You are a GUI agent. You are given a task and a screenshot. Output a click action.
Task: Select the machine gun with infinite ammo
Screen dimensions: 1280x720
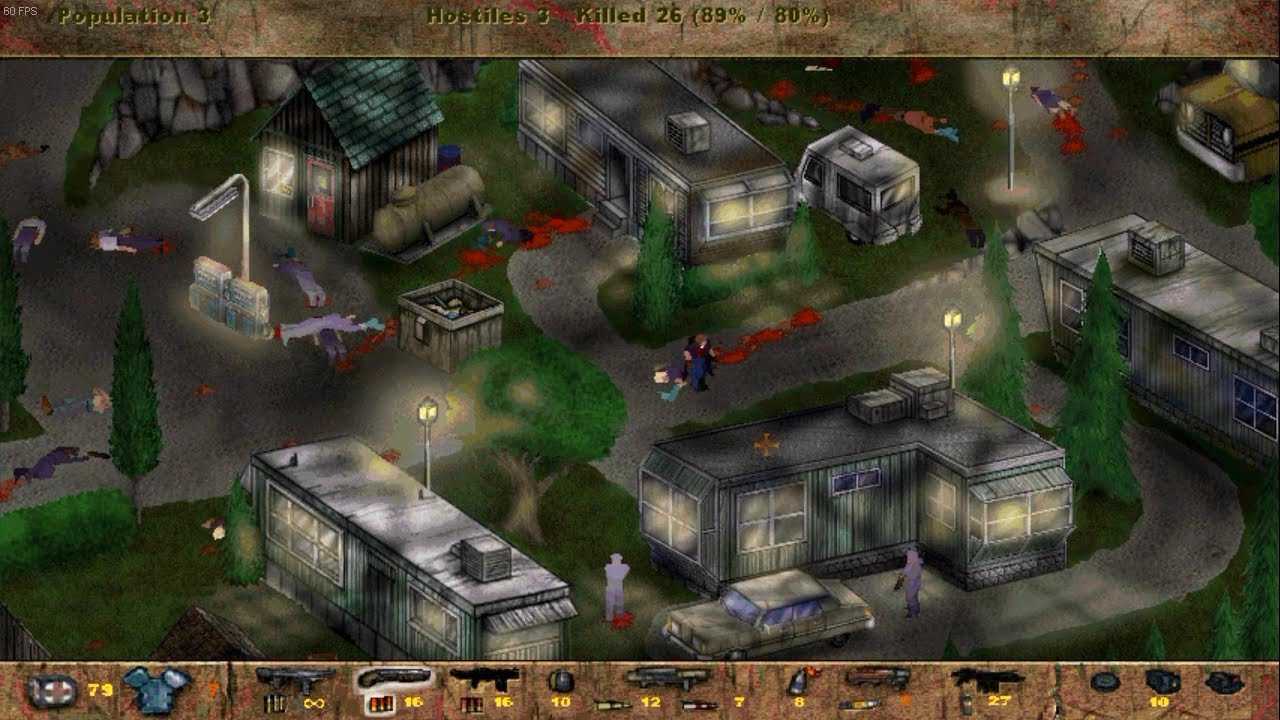tap(295, 680)
